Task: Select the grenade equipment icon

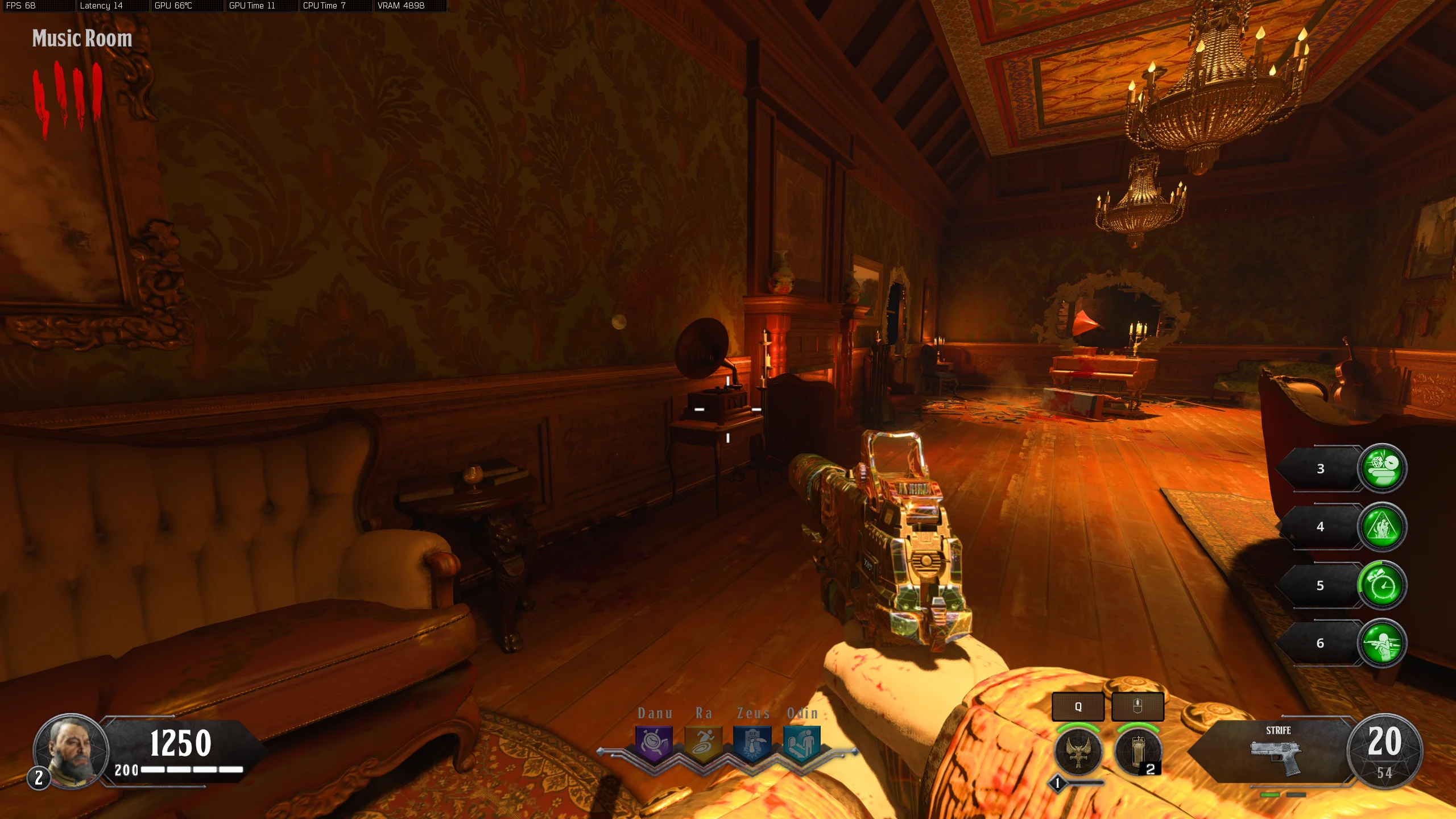Action: [x=1137, y=752]
